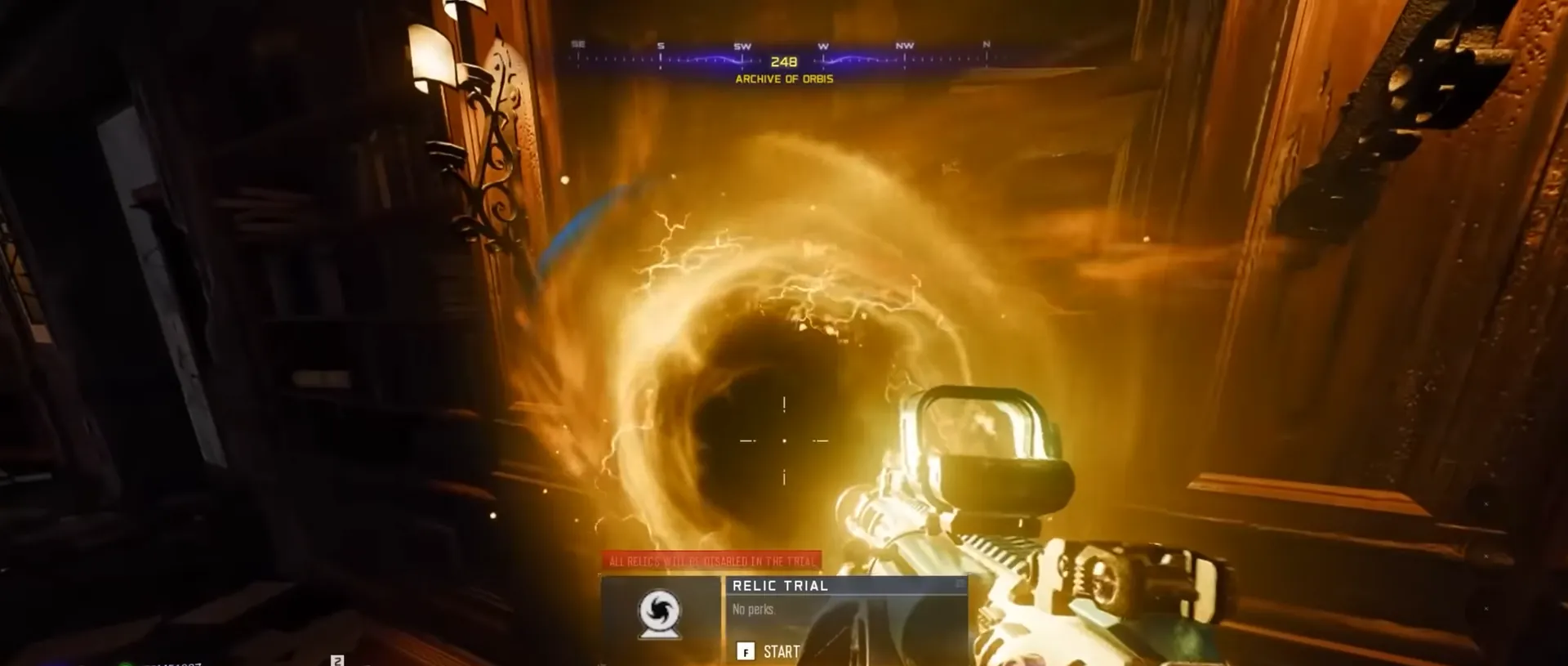Screen dimensions: 1568x666
Task: Select the Relic Trial prompt title
Action: pos(780,586)
